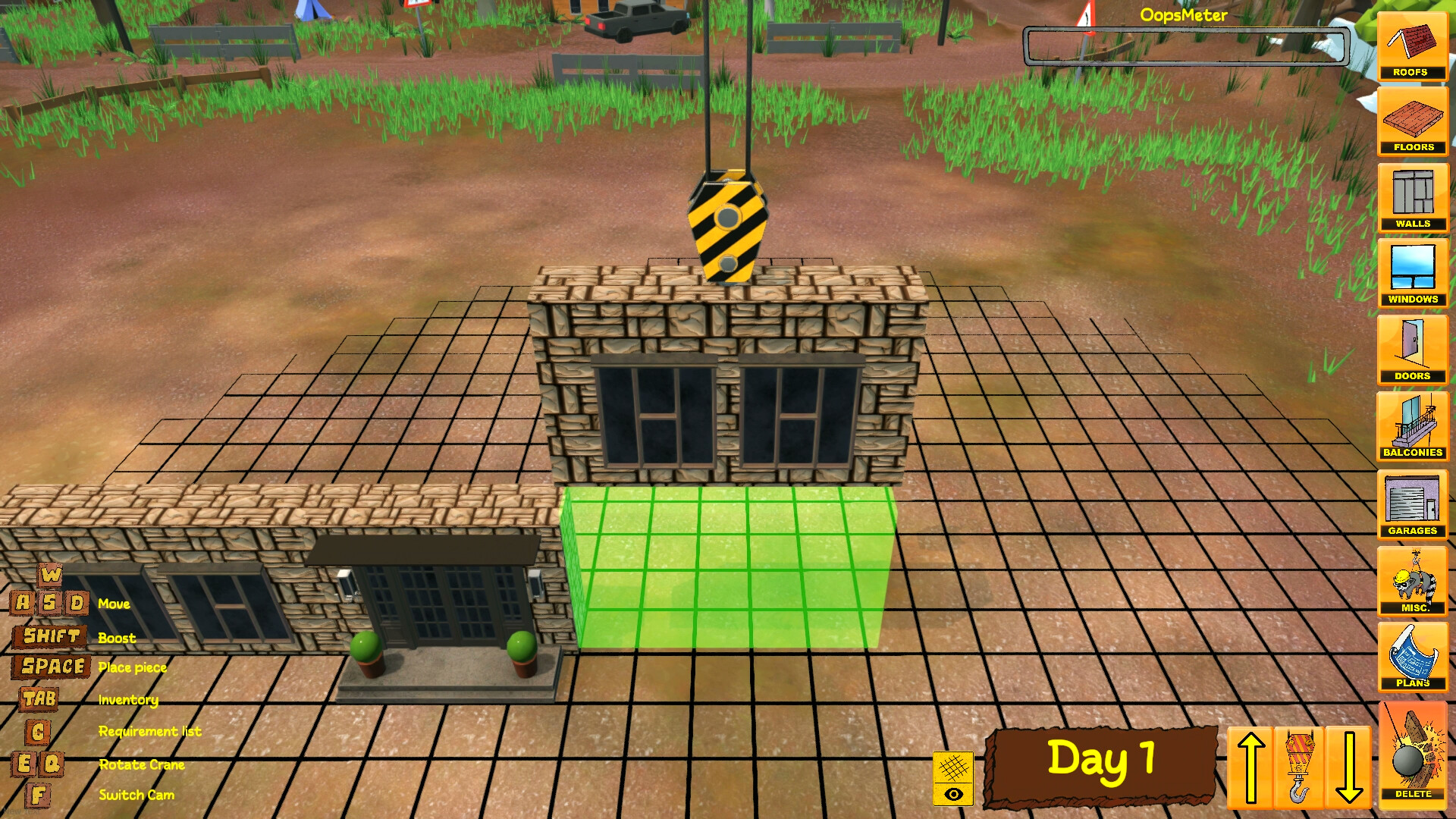Open the Balconies category
The width and height of the screenshot is (1456, 819).
point(1414,426)
